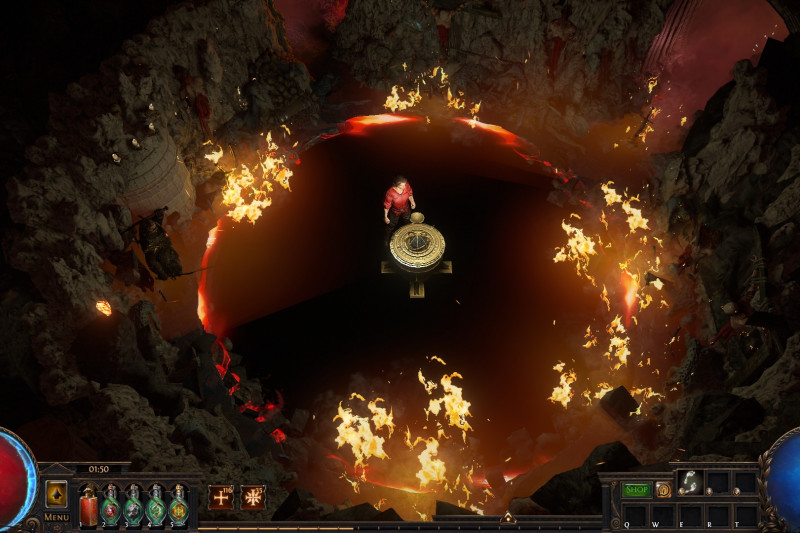Select the footprints move skill slot

click(689, 483)
